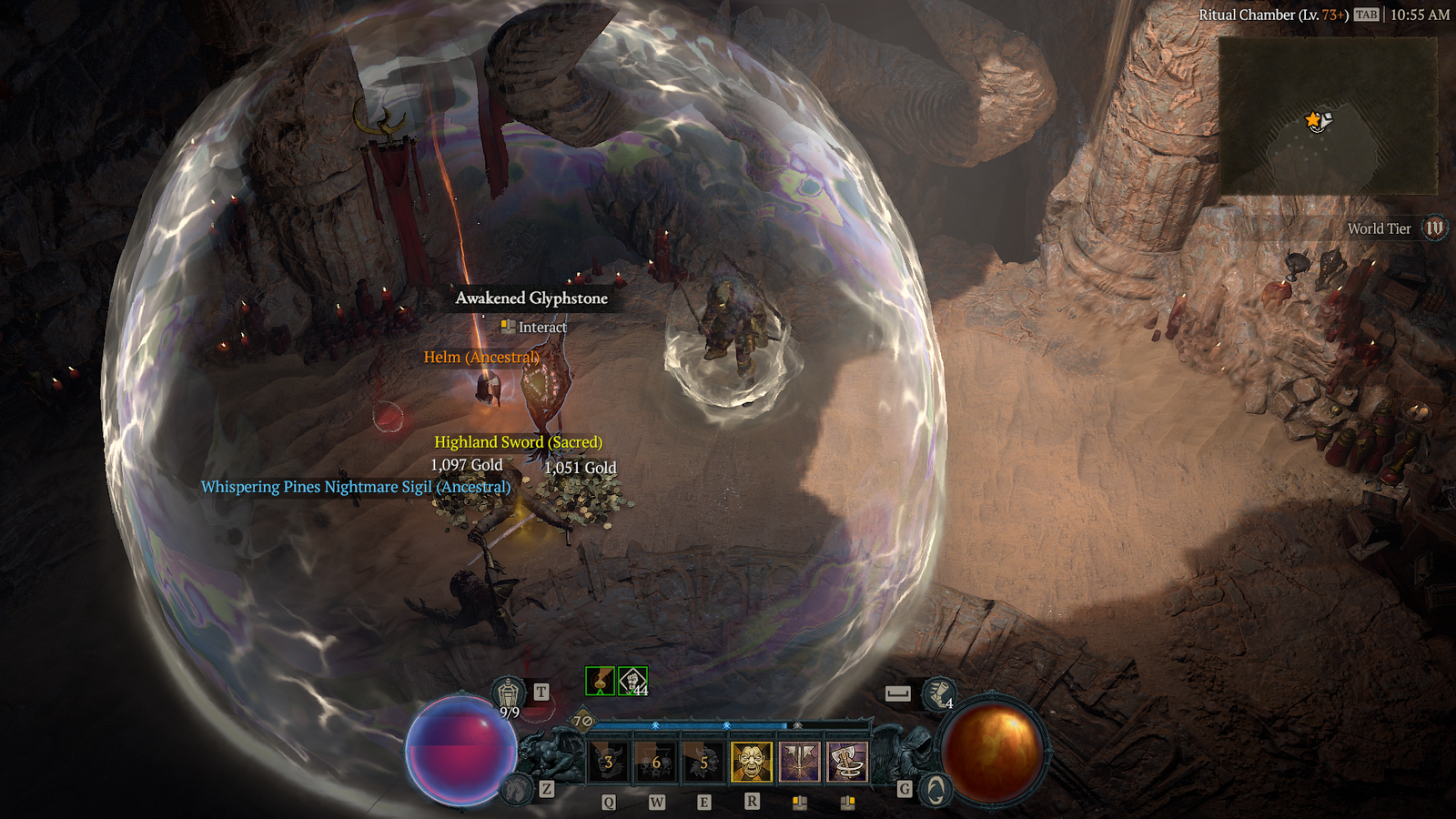Select the Awakened Glyphstone nameplate
This screenshot has width=1456, height=819.
point(531,298)
